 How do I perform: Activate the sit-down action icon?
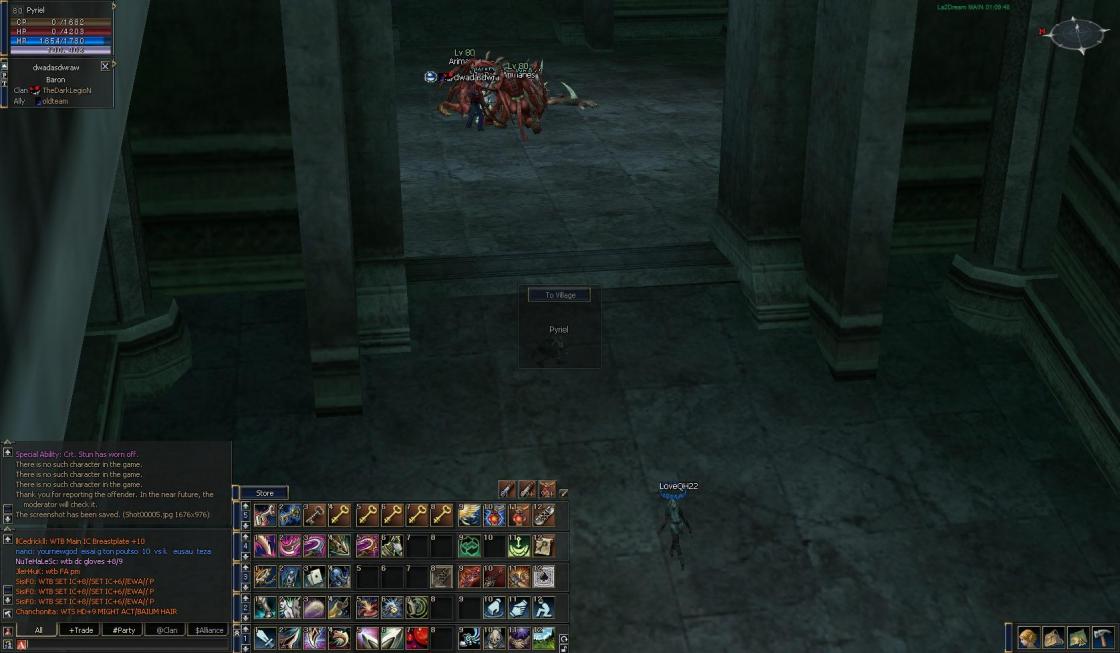click(x=545, y=607)
